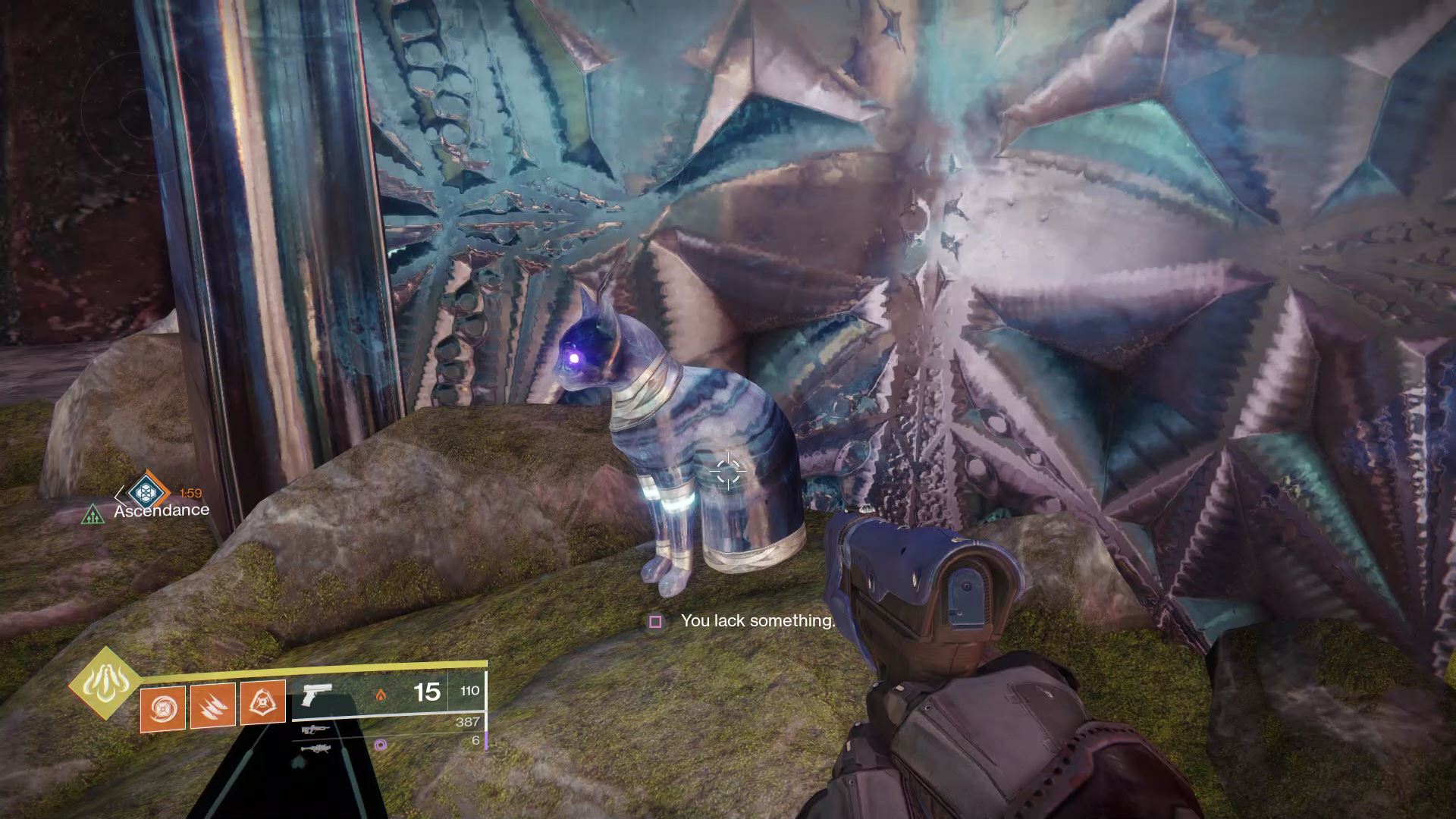This screenshot has height=819, width=1456.
Task: Select the equipped sidearm weapon icon
Action: point(316,693)
